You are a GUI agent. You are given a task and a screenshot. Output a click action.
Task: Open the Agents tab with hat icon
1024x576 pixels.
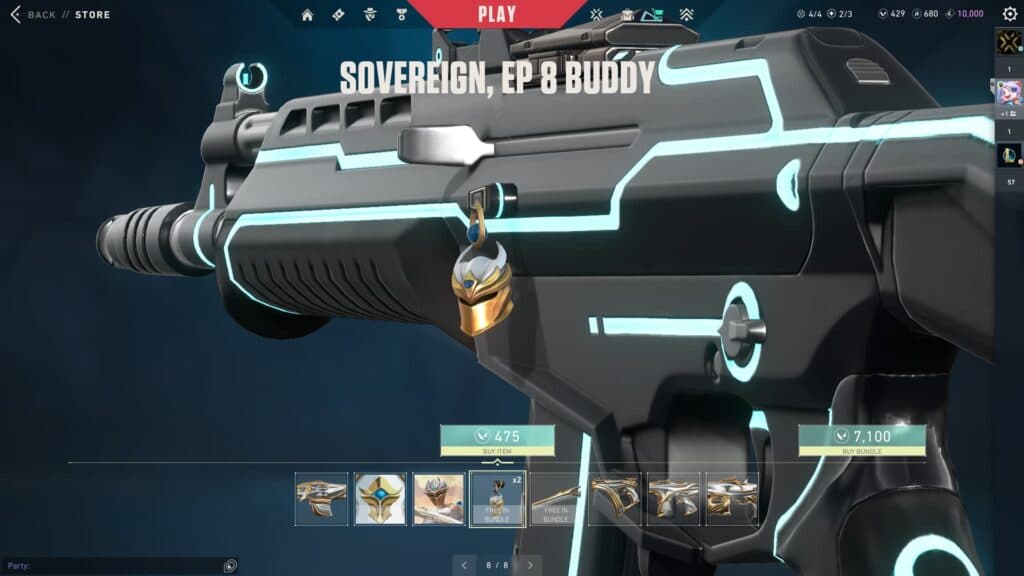pos(370,15)
